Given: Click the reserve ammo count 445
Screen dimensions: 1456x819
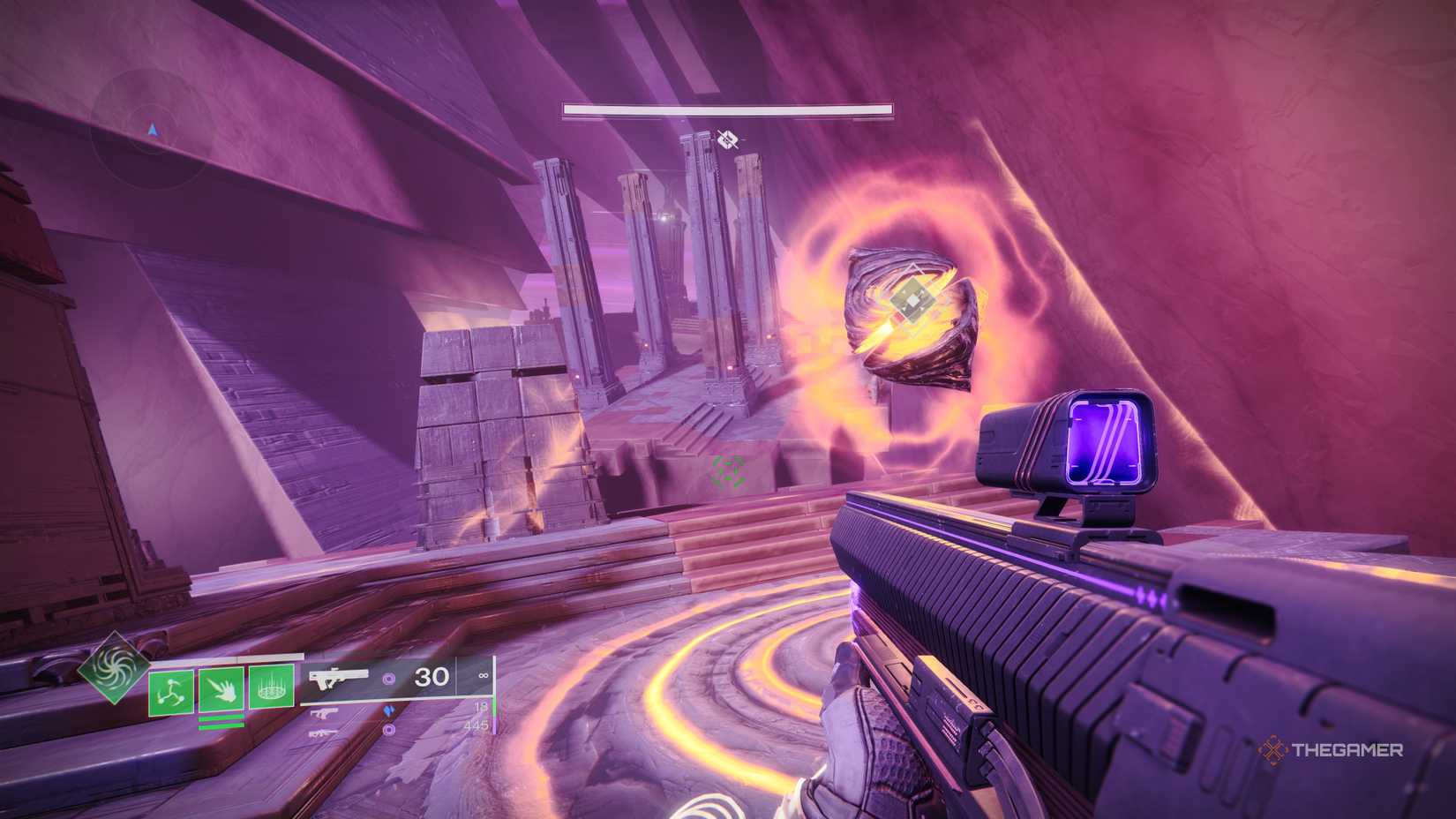Looking at the screenshot, I should tap(477, 726).
